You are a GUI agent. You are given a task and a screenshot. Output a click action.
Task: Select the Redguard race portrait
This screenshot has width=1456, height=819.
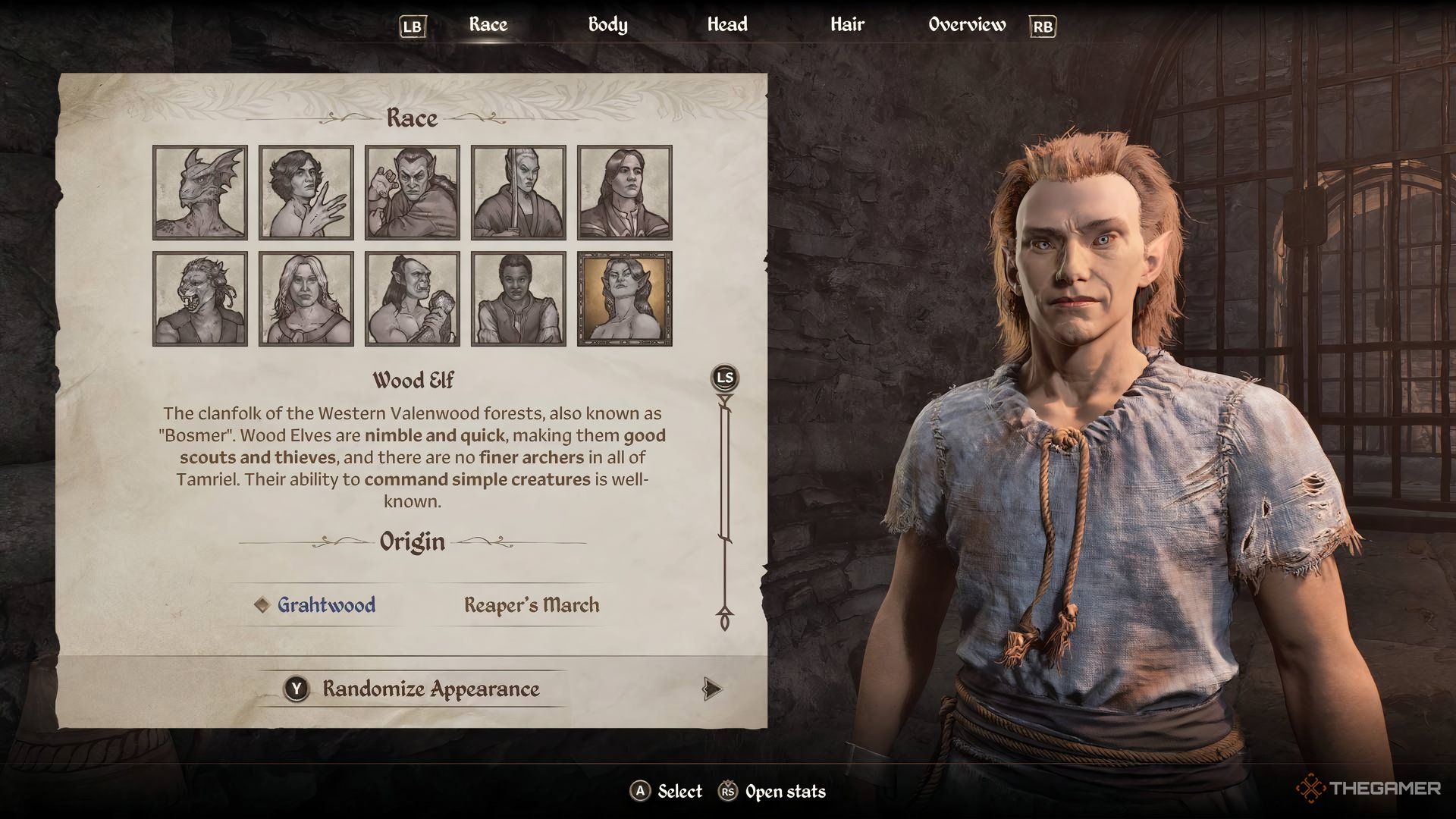click(518, 297)
